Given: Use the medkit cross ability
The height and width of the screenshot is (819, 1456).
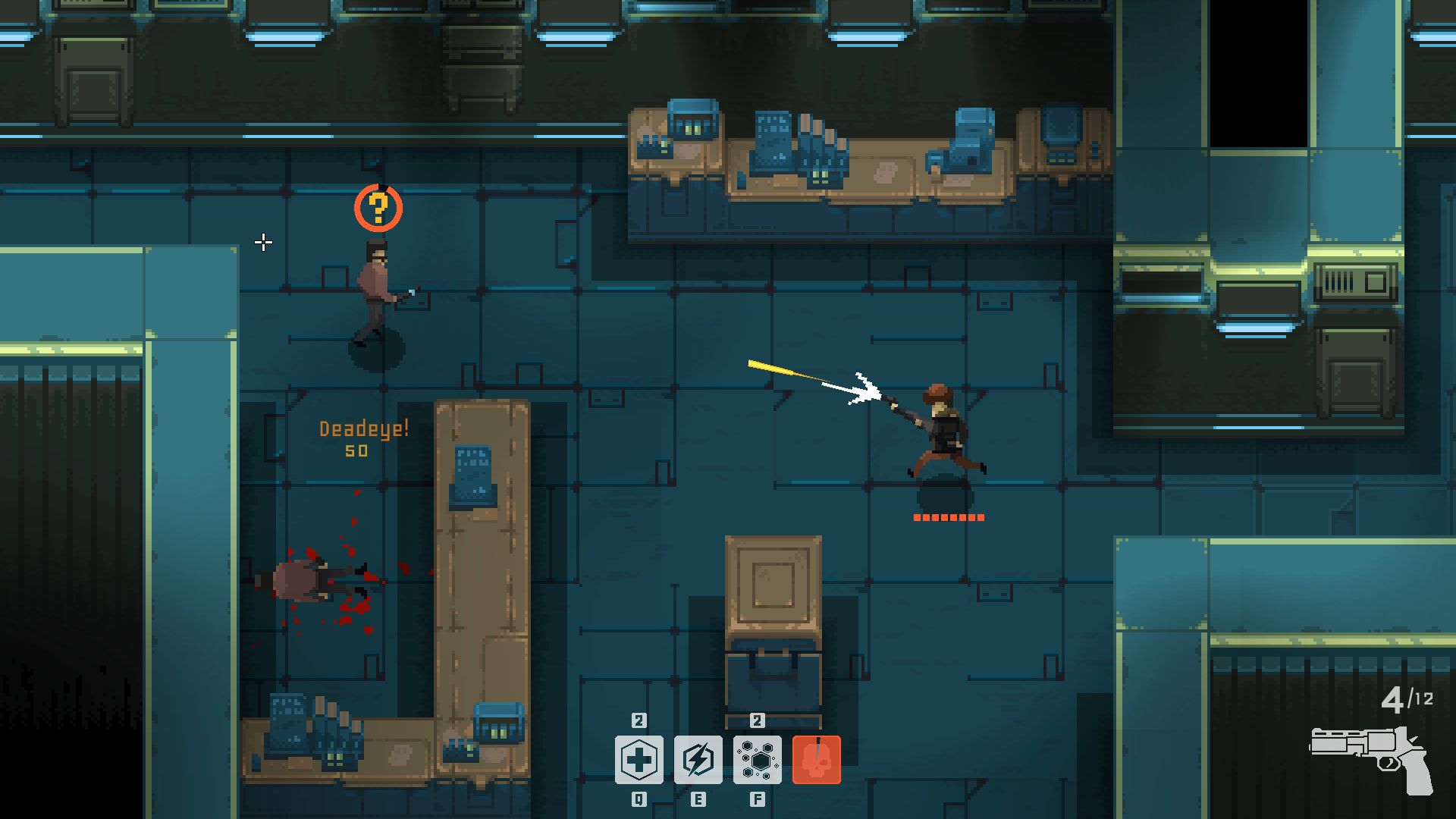Looking at the screenshot, I should click(639, 760).
